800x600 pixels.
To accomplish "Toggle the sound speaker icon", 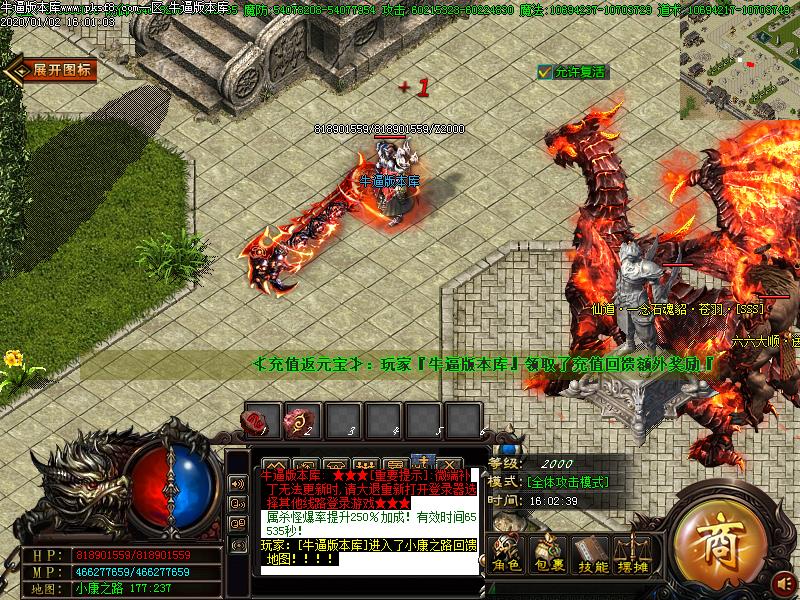I will pos(238,484).
